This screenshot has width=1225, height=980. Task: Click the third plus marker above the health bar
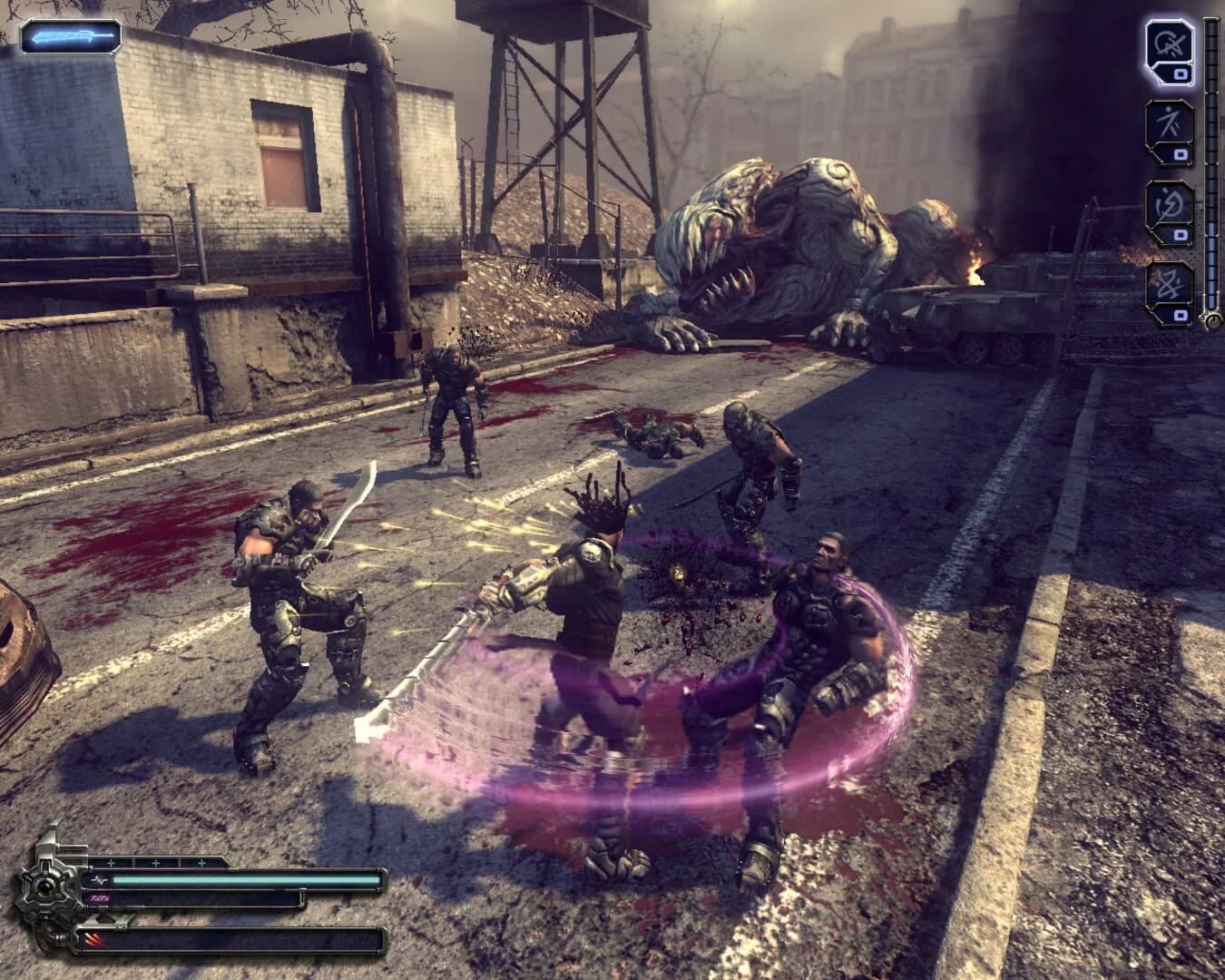[200, 864]
